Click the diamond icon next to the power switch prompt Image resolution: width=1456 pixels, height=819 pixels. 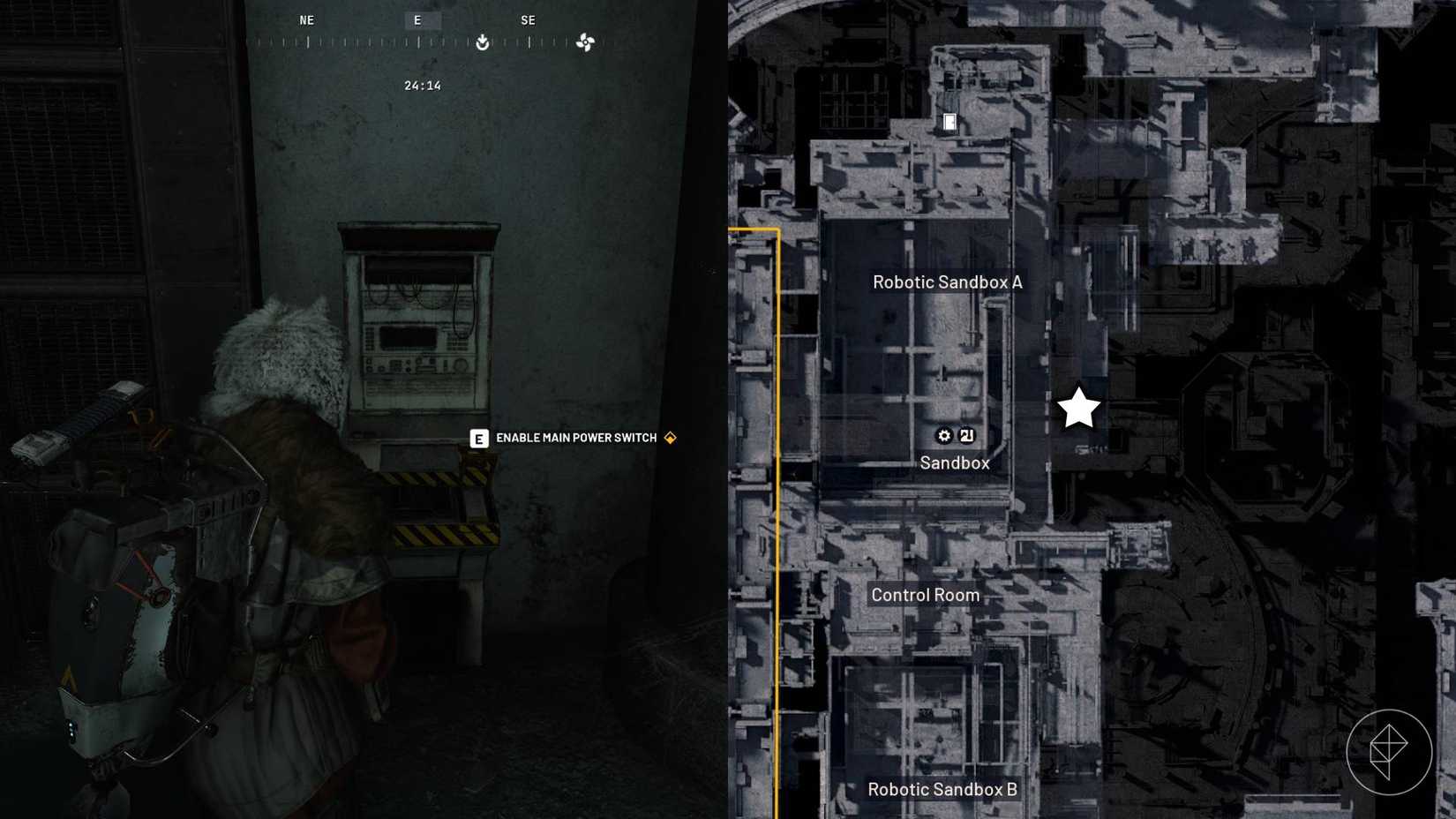coord(670,437)
